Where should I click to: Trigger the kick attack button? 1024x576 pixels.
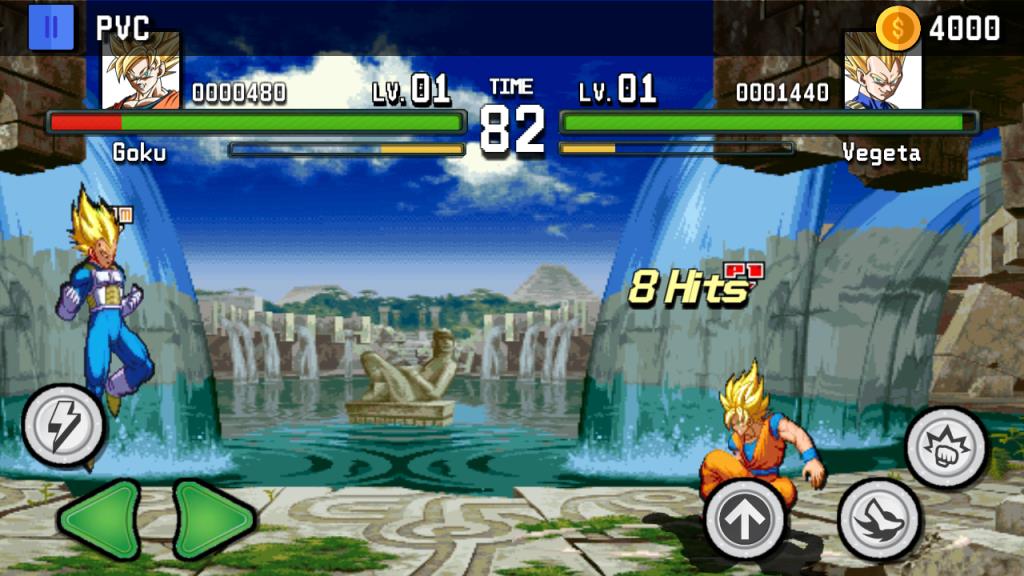[878, 519]
